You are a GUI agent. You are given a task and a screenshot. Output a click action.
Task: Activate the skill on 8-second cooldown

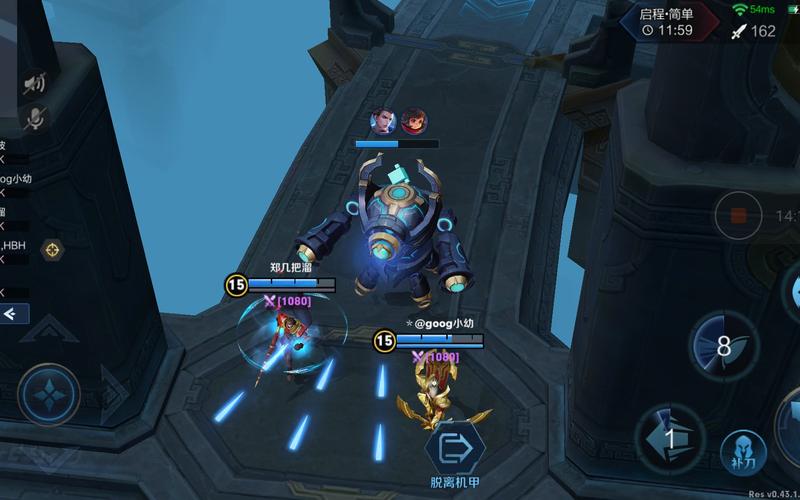pyautogui.click(x=723, y=347)
